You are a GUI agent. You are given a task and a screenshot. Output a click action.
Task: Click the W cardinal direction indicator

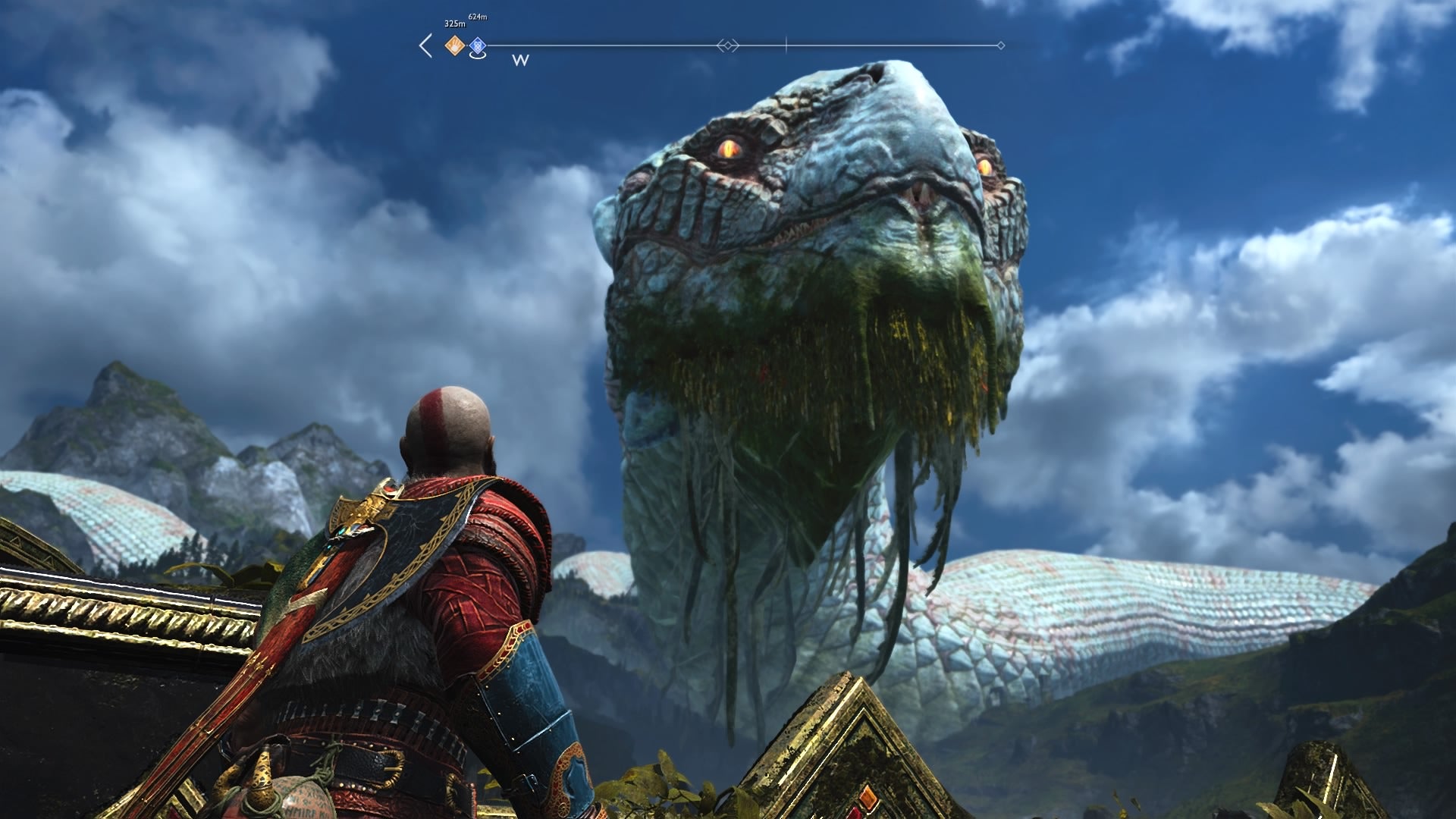(520, 61)
